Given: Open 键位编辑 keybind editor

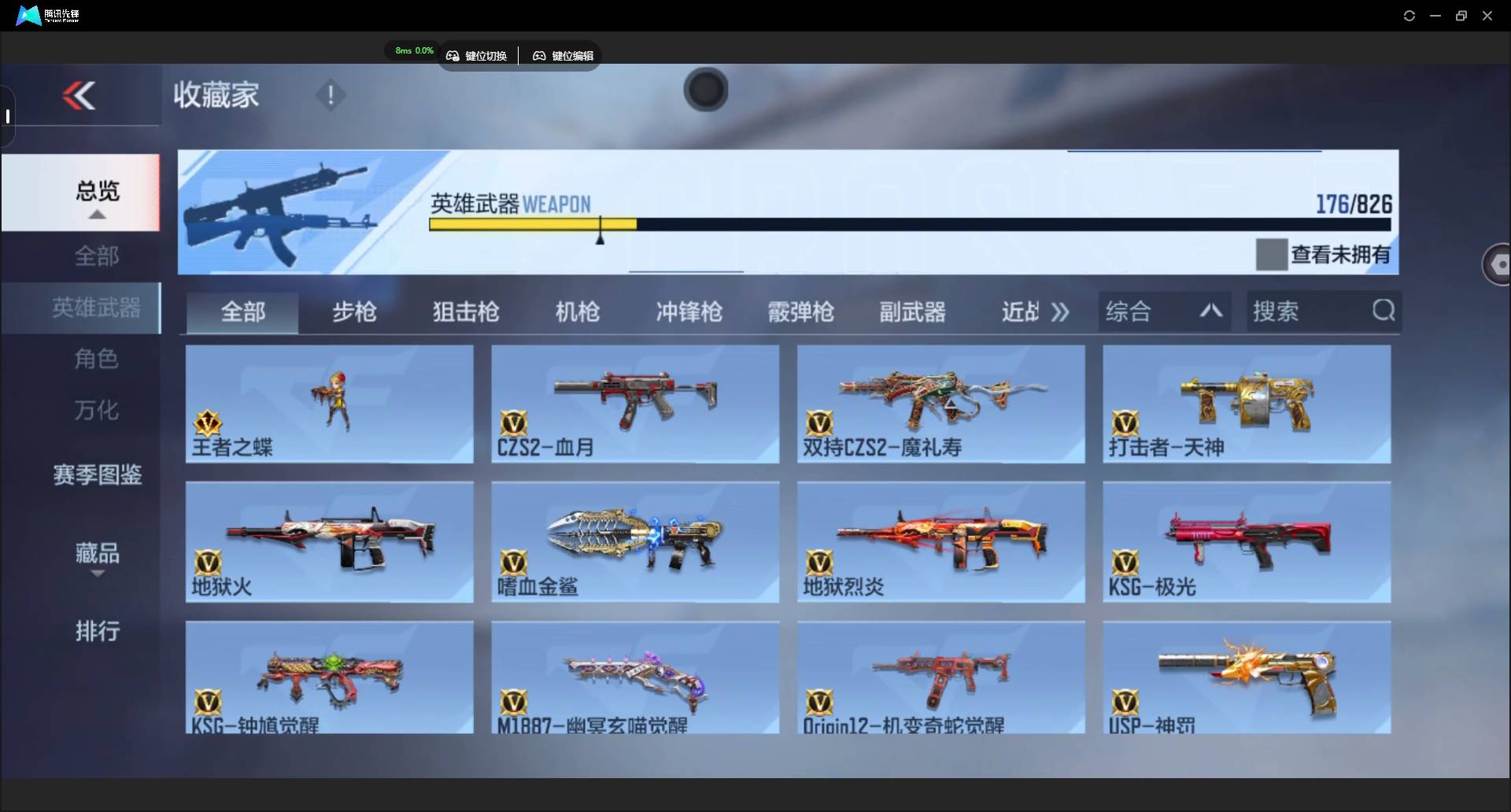Looking at the screenshot, I should pyautogui.click(x=562, y=55).
